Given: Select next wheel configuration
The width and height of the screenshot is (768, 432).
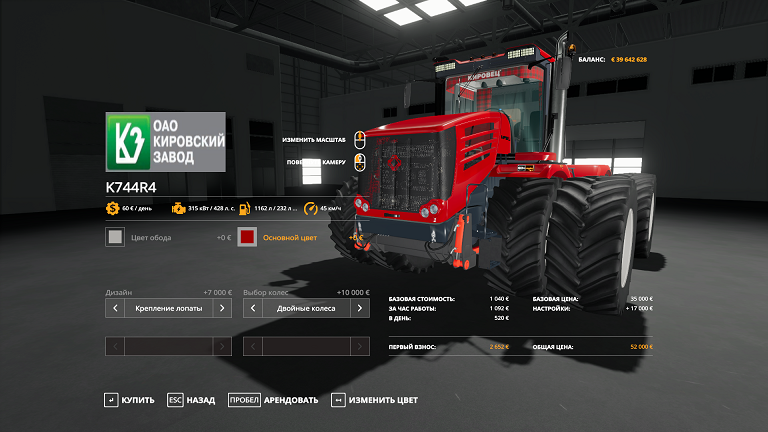Looking at the screenshot, I should [x=360, y=308].
